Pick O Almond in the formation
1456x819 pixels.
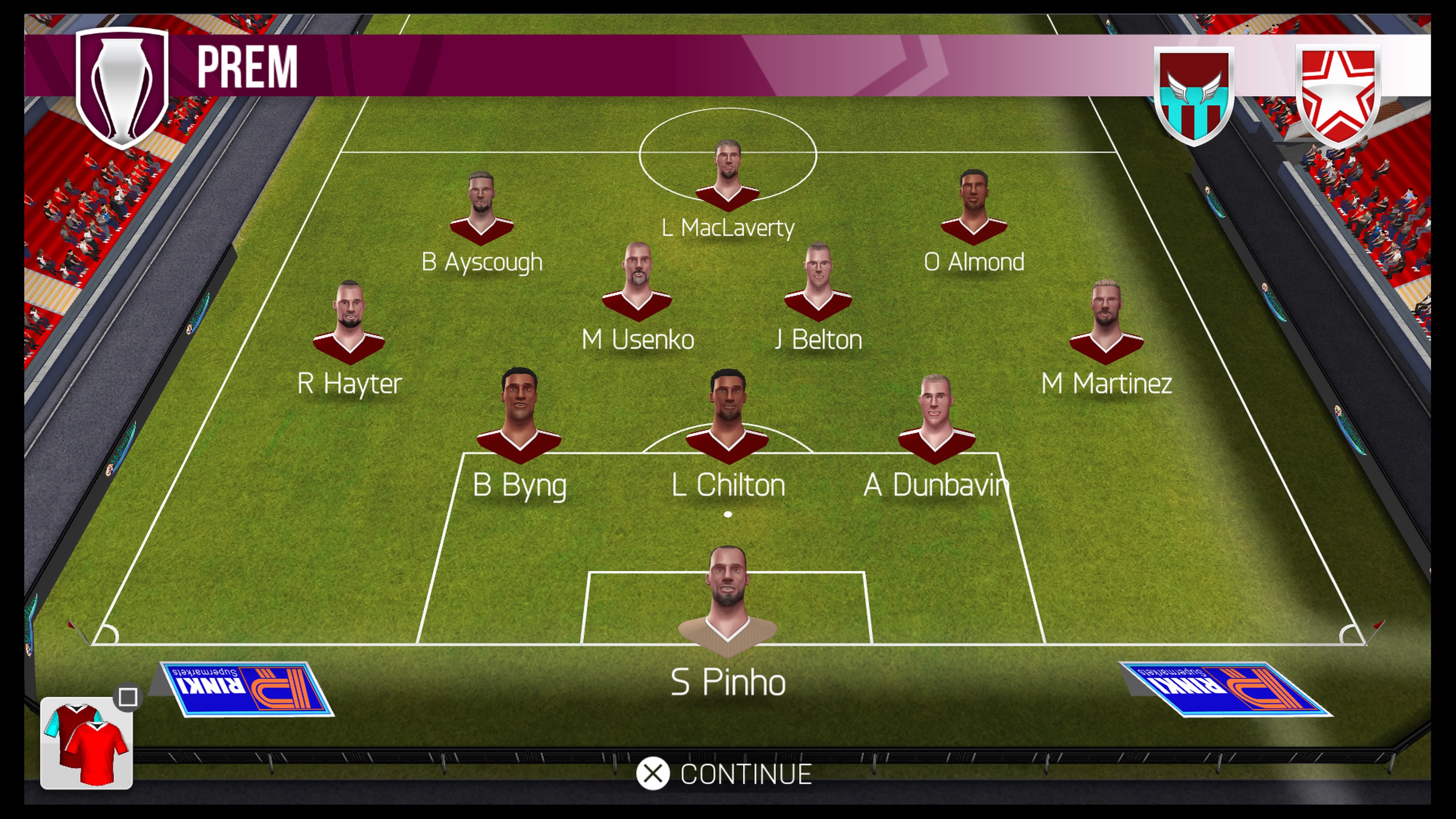pos(973,209)
